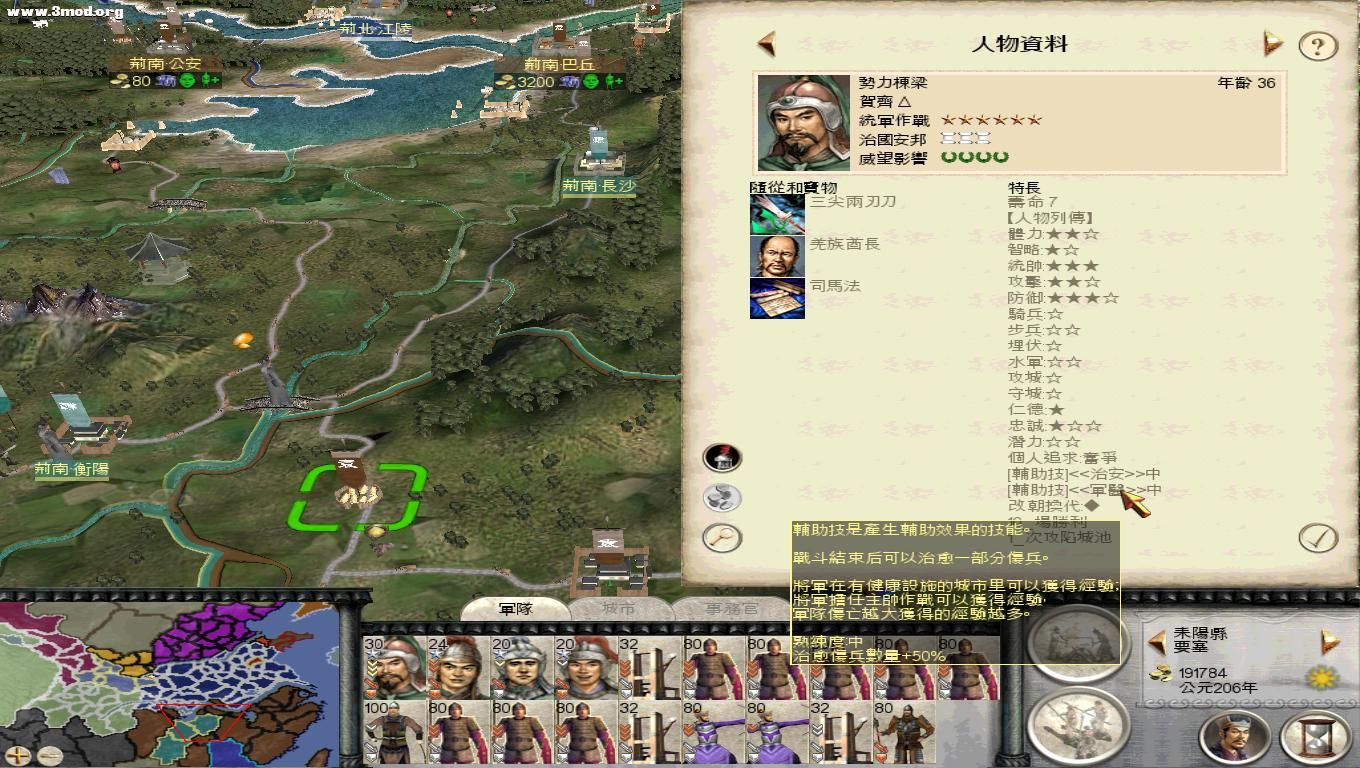Click the 司馬法 ancillary portrait
The width and height of the screenshot is (1360, 768).
pos(776,300)
